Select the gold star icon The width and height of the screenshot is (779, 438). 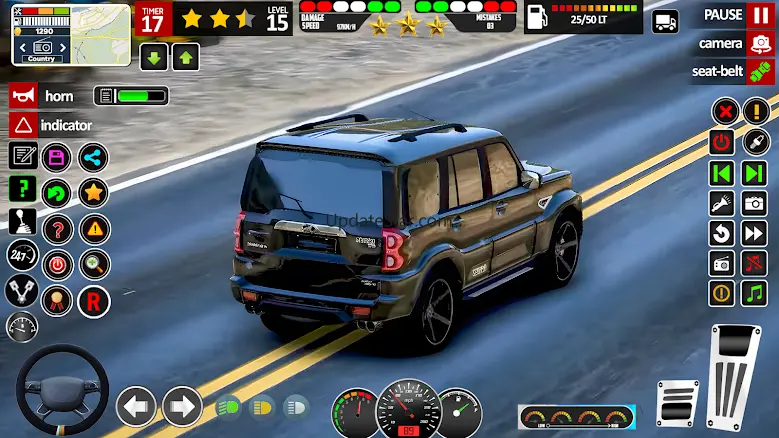pyautogui.click(x=93, y=192)
